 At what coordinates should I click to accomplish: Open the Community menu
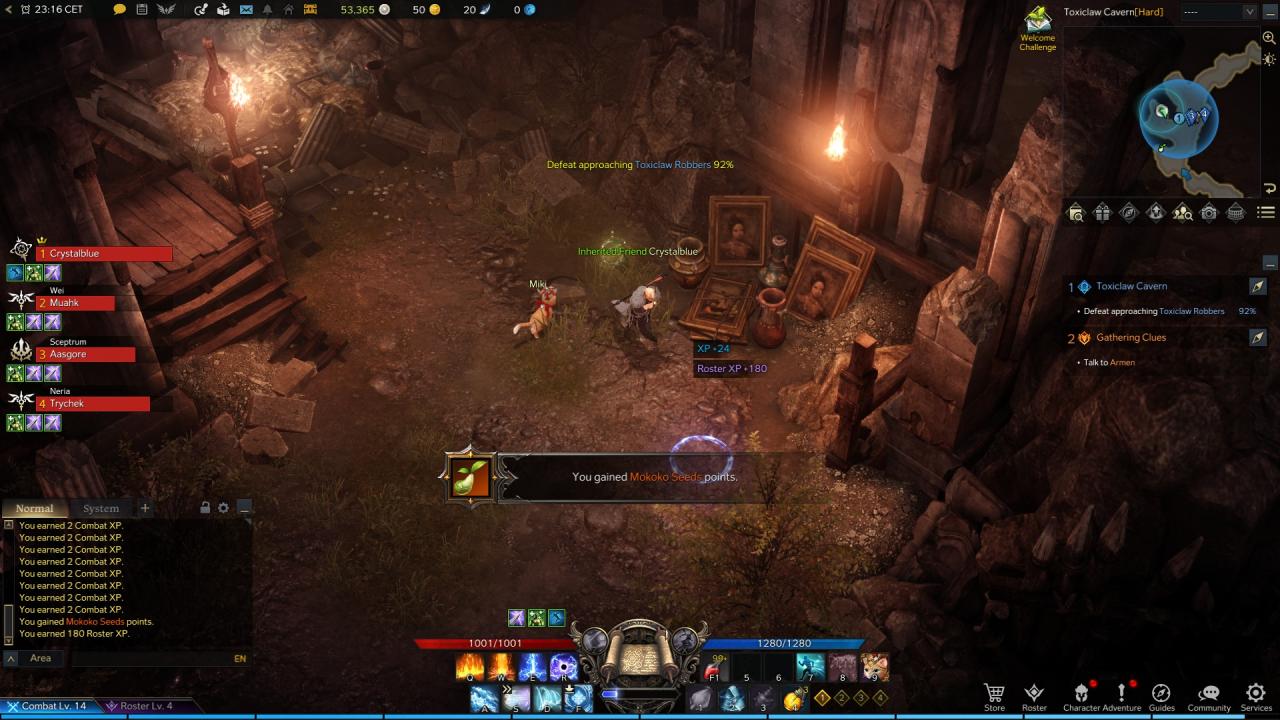click(x=1208, y=696)
